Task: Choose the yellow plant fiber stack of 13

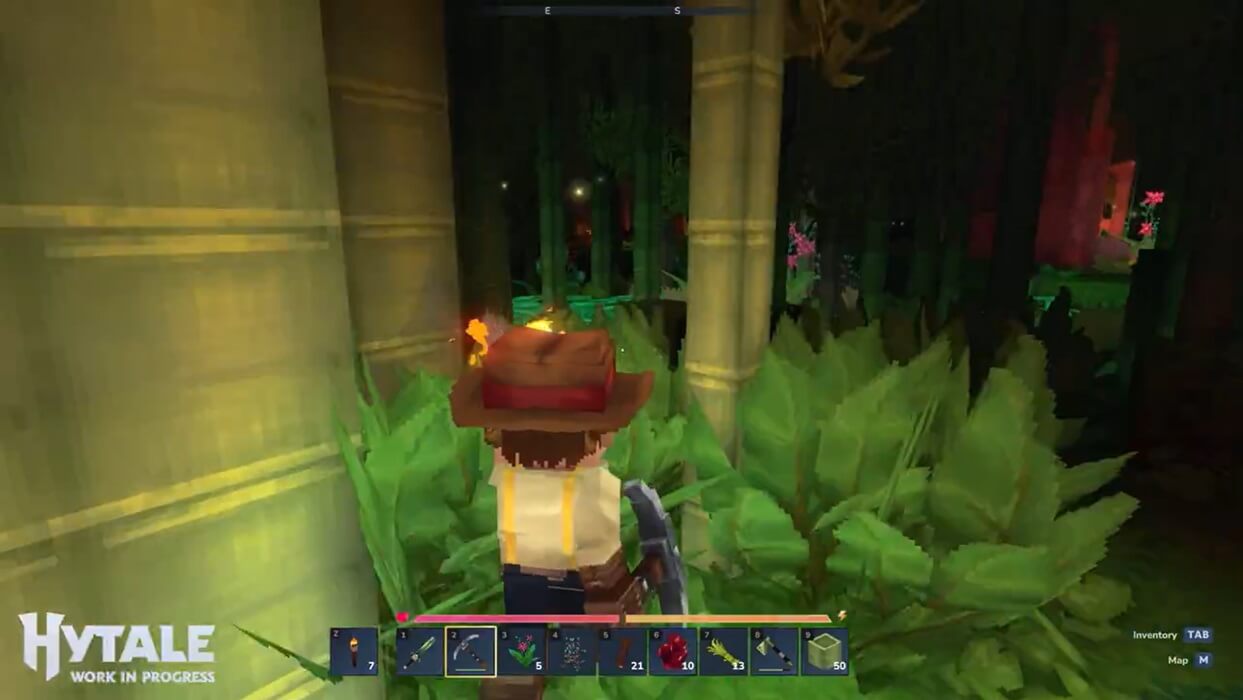Action: (723, 651)
